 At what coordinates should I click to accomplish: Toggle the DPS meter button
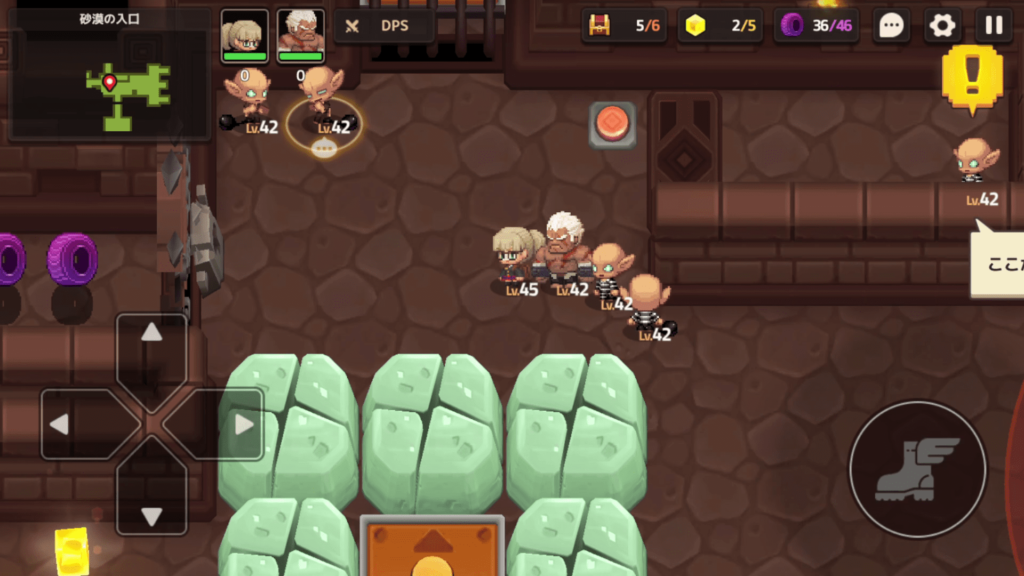coord(383,26)
